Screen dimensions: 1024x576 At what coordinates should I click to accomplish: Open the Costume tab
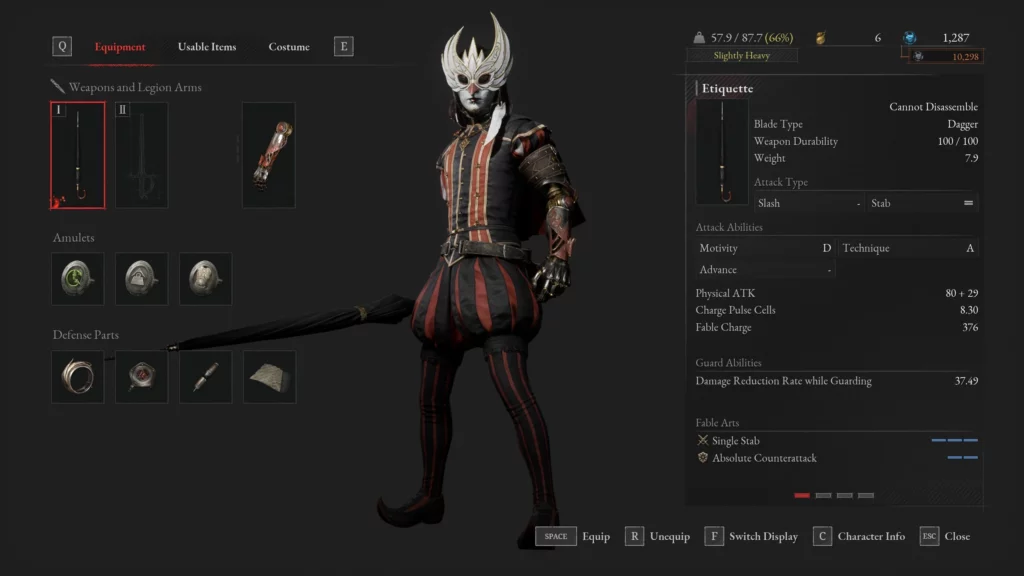coord(289,47)
